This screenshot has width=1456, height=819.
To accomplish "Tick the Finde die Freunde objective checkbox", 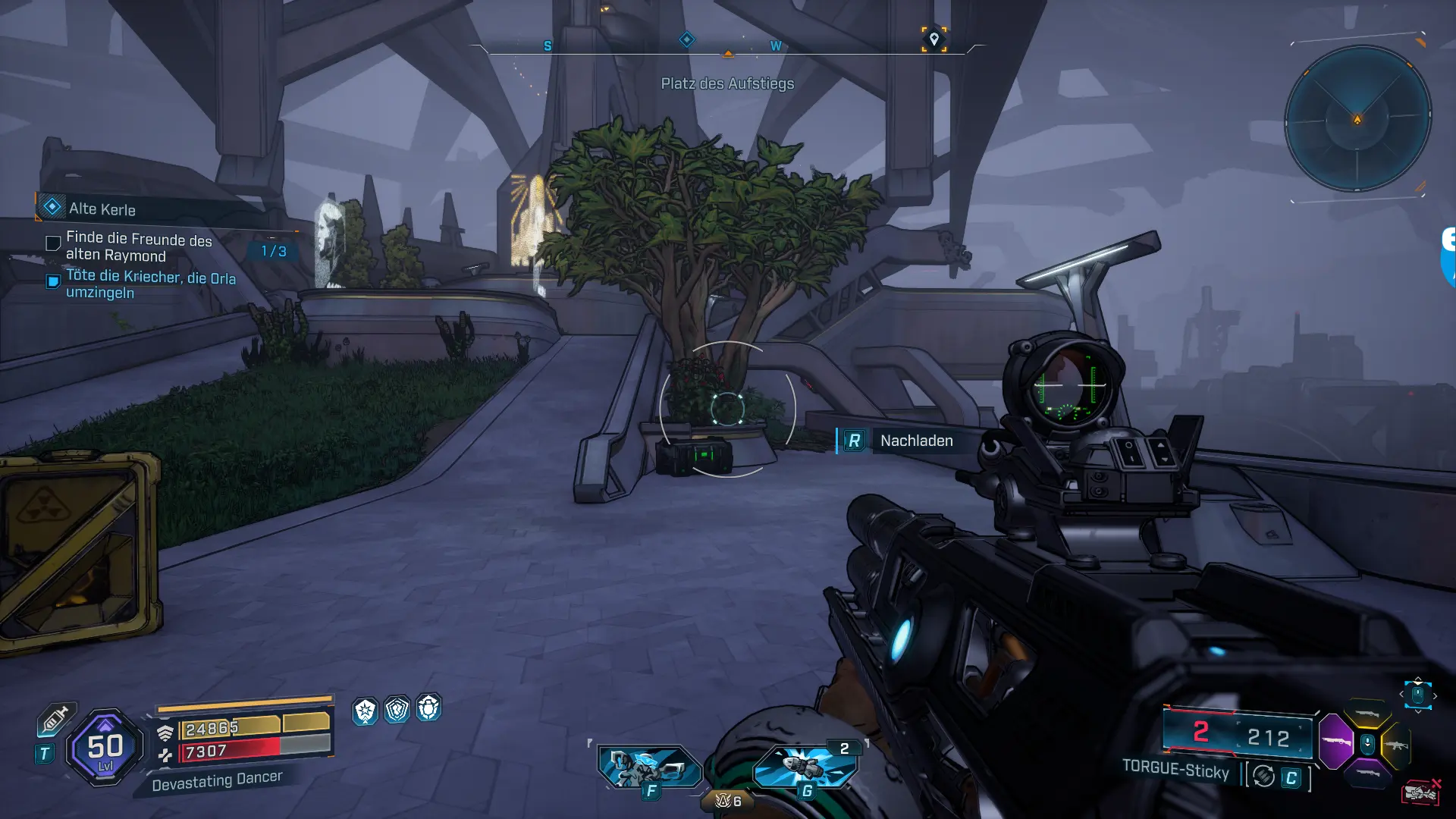I will (53, 243).
